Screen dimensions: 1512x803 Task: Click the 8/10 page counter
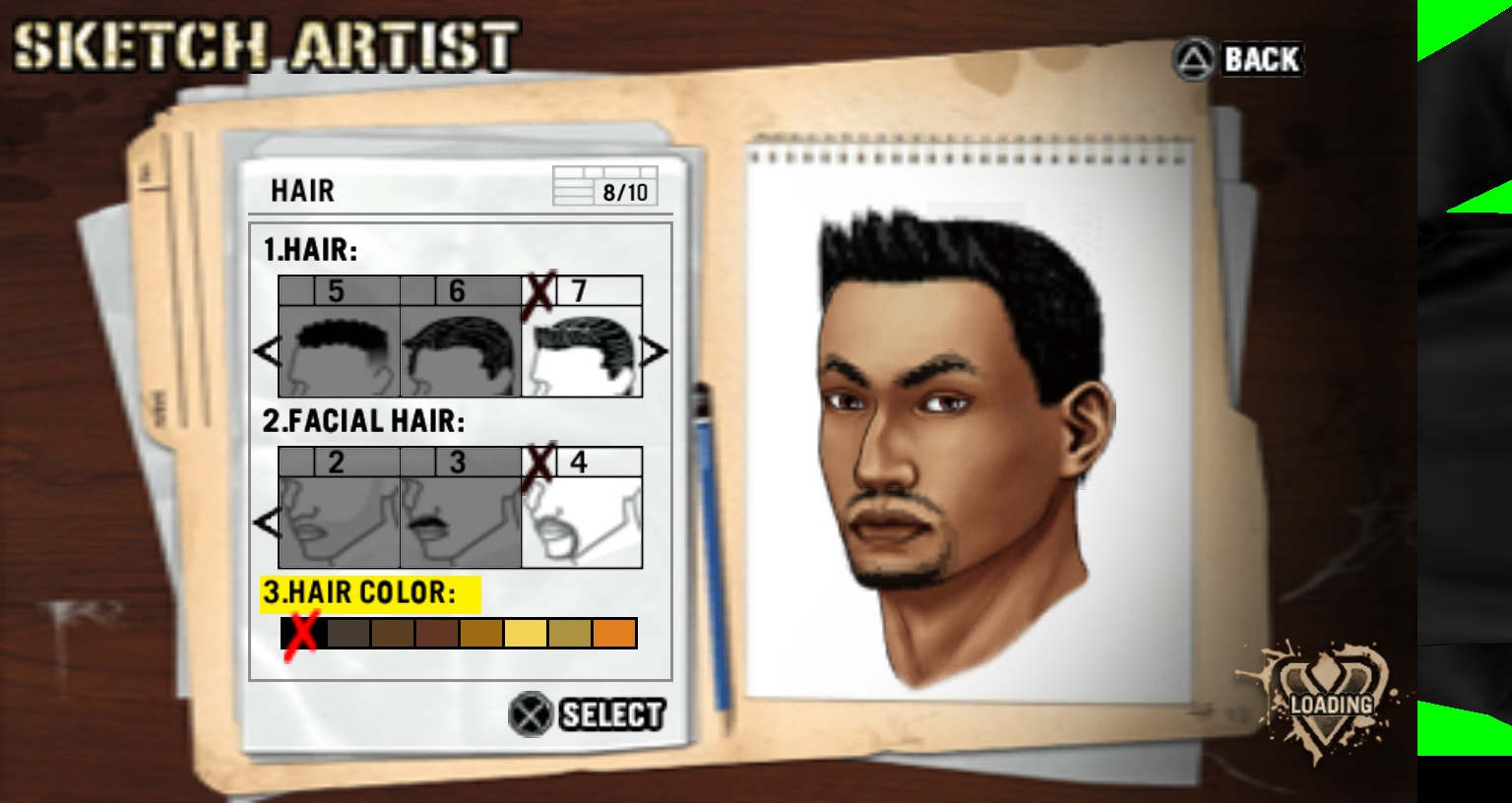tap(623, 191)
